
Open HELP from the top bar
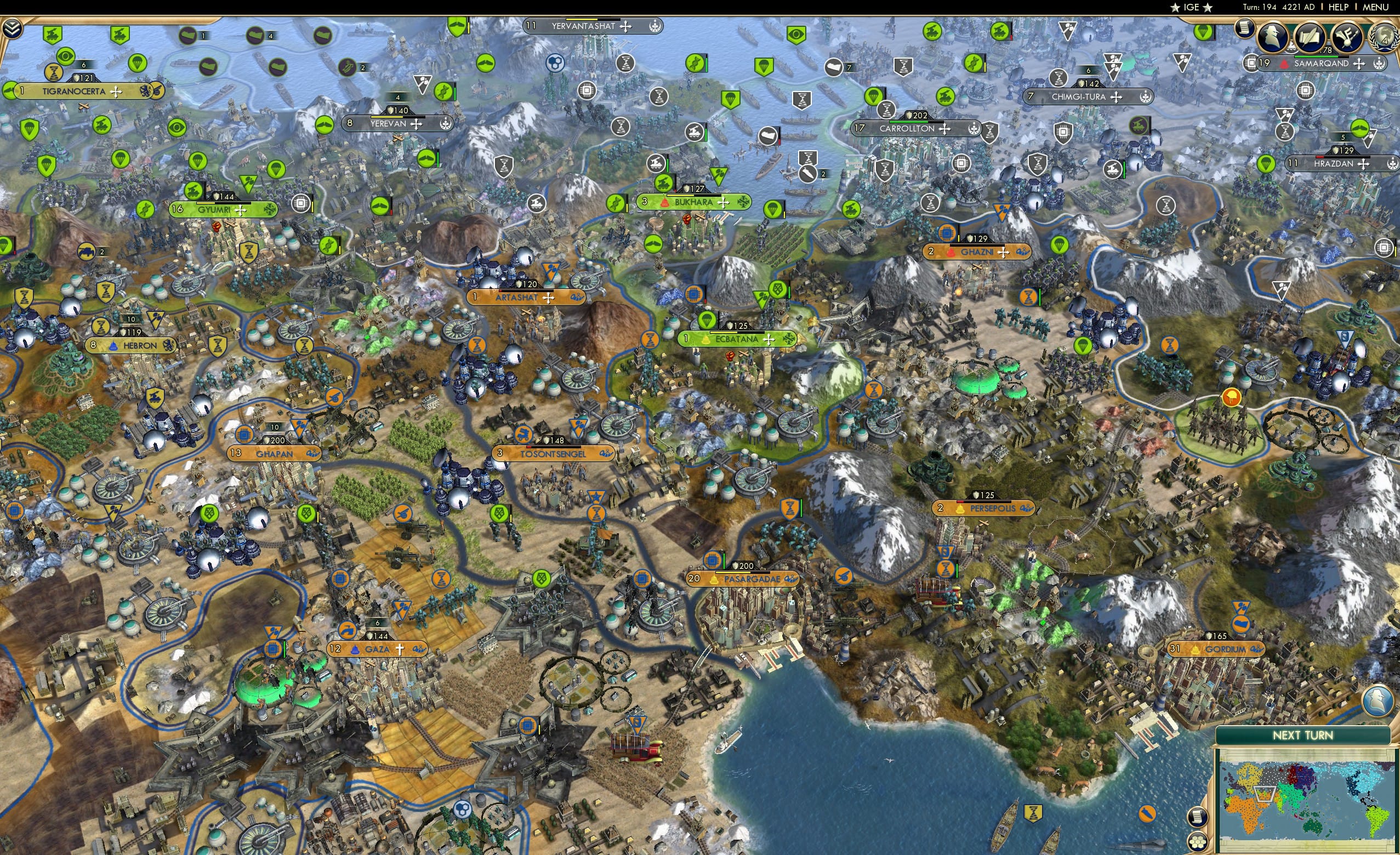[x=1339, y=7]
